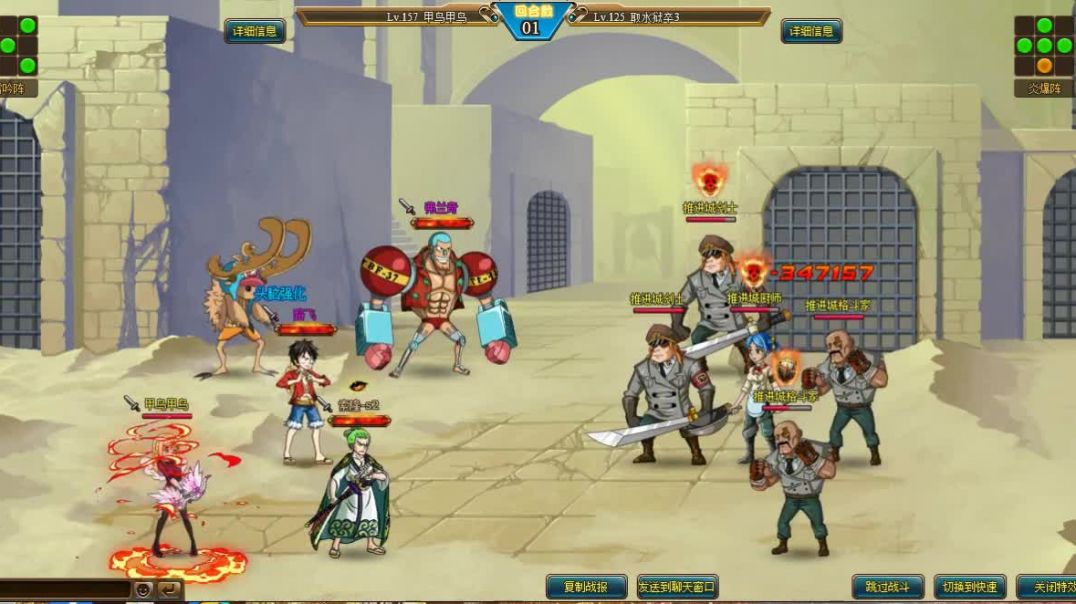The height and width of the screenshot is (604, 1076).
Task: View the enemy 炎爆阵 formation grid
Action: 1044,45
